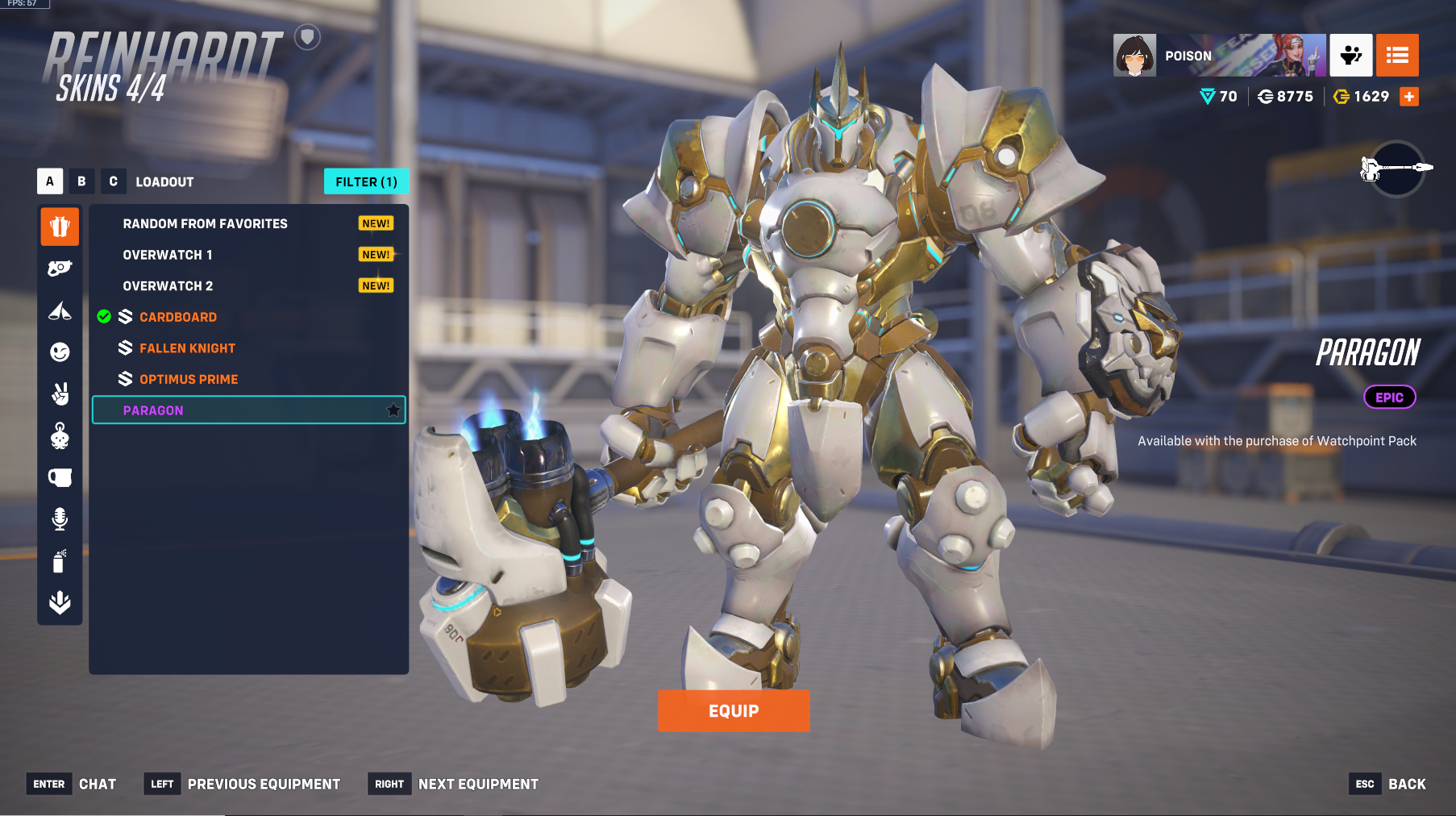
Task: Add currency with the orange plus button
Action: coord(1409,97)
